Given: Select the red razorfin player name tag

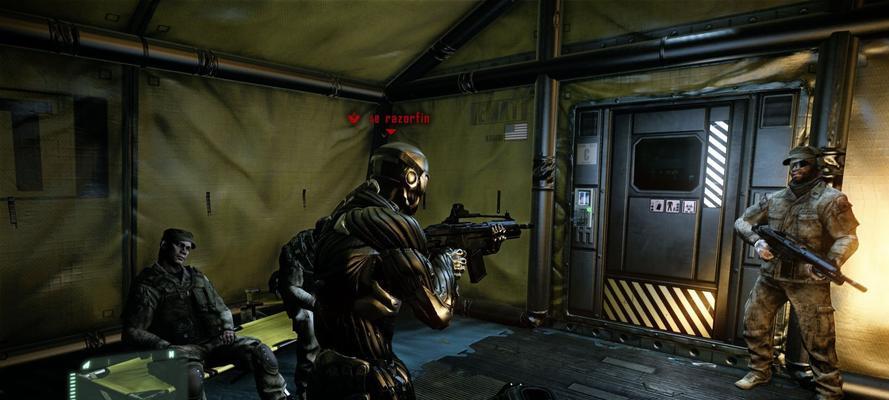Looking at the screenshot, I should point(400,118).
